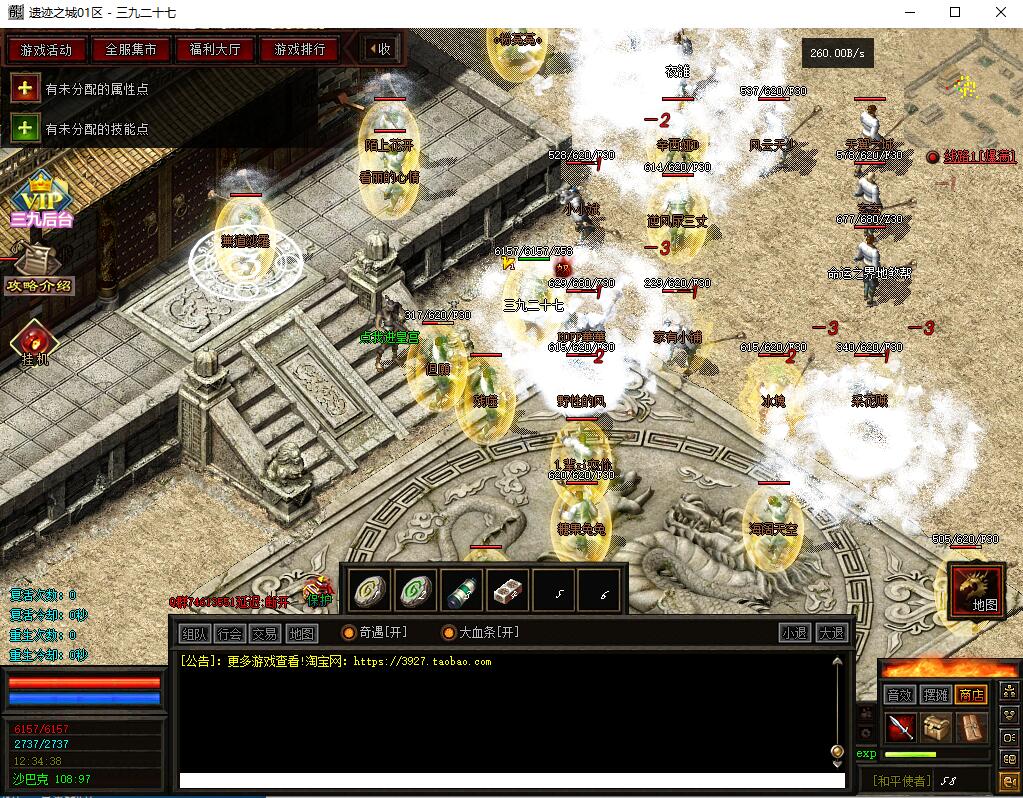Screen dimensions: 1023x798
Task: Open the 游戏活动 game events menu
Action: (x=46, y=49)
